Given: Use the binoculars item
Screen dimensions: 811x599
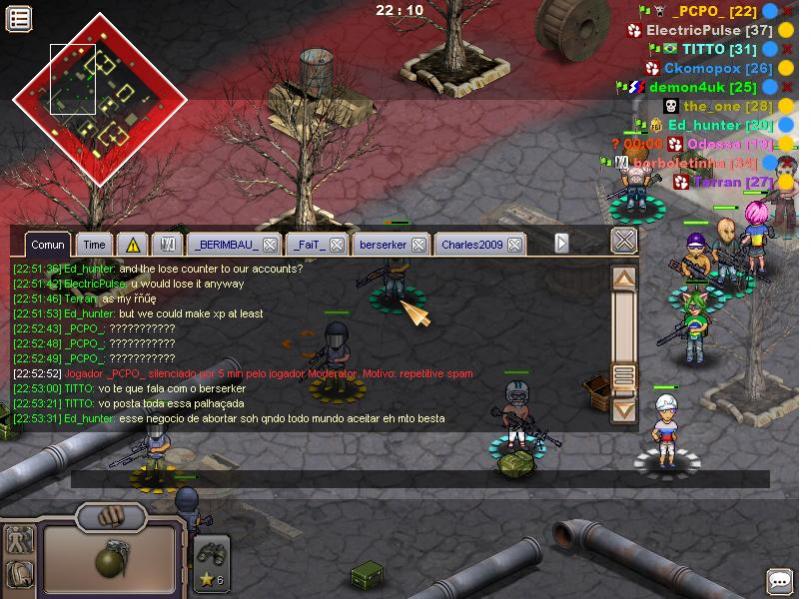Looking at the screenshot, I should pyautogui.click(x=212, y=553).
